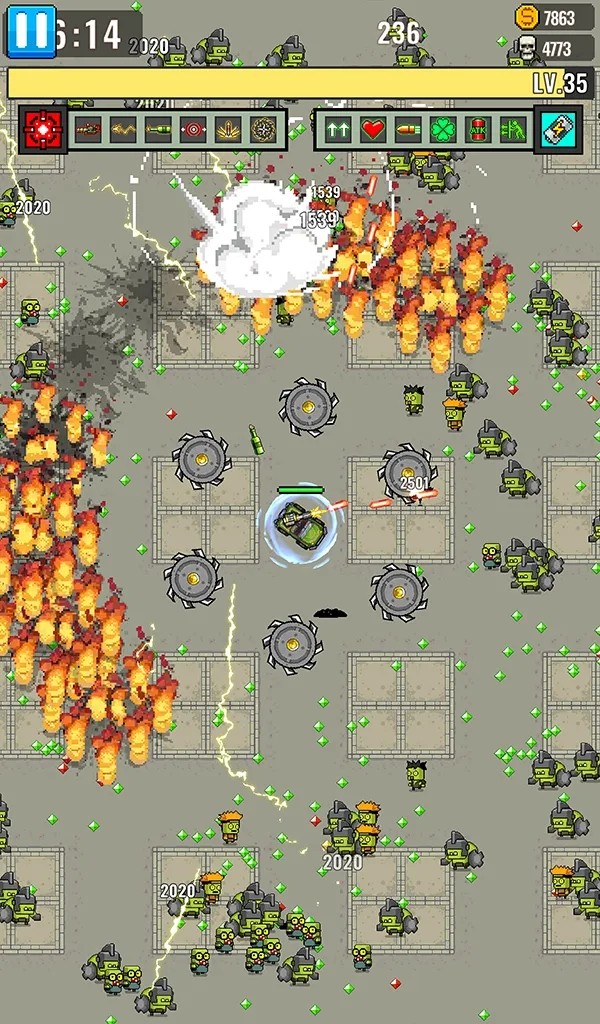
Task: Select the red heart passive icon
Action: (x=373, y=129)
